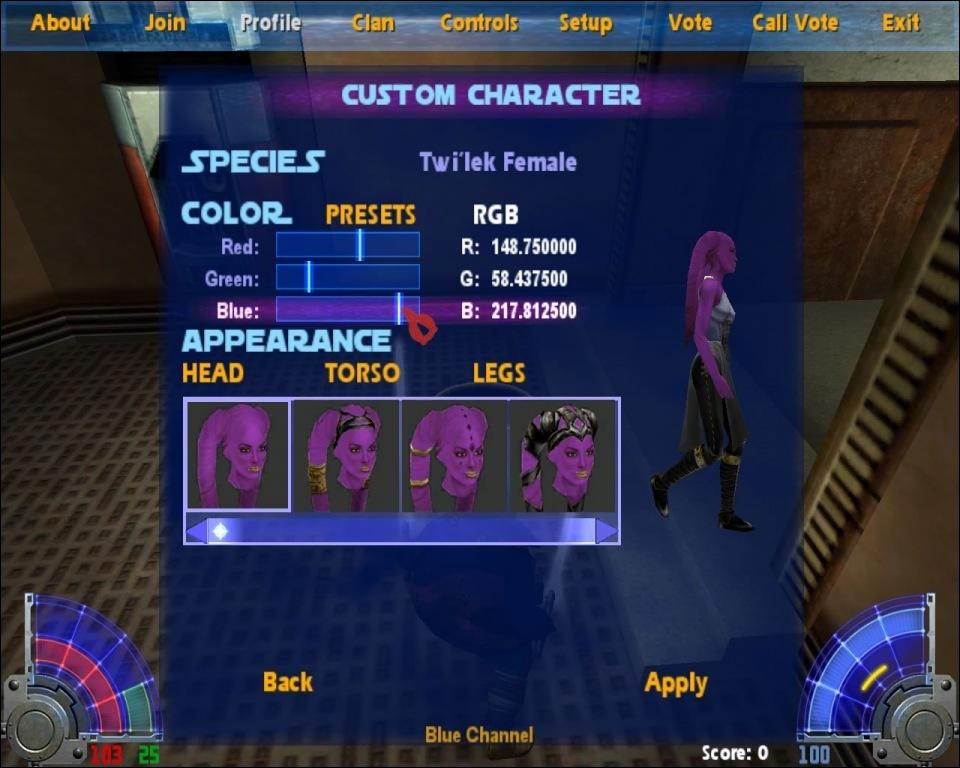Open the Clan menu

pos(373,22)
